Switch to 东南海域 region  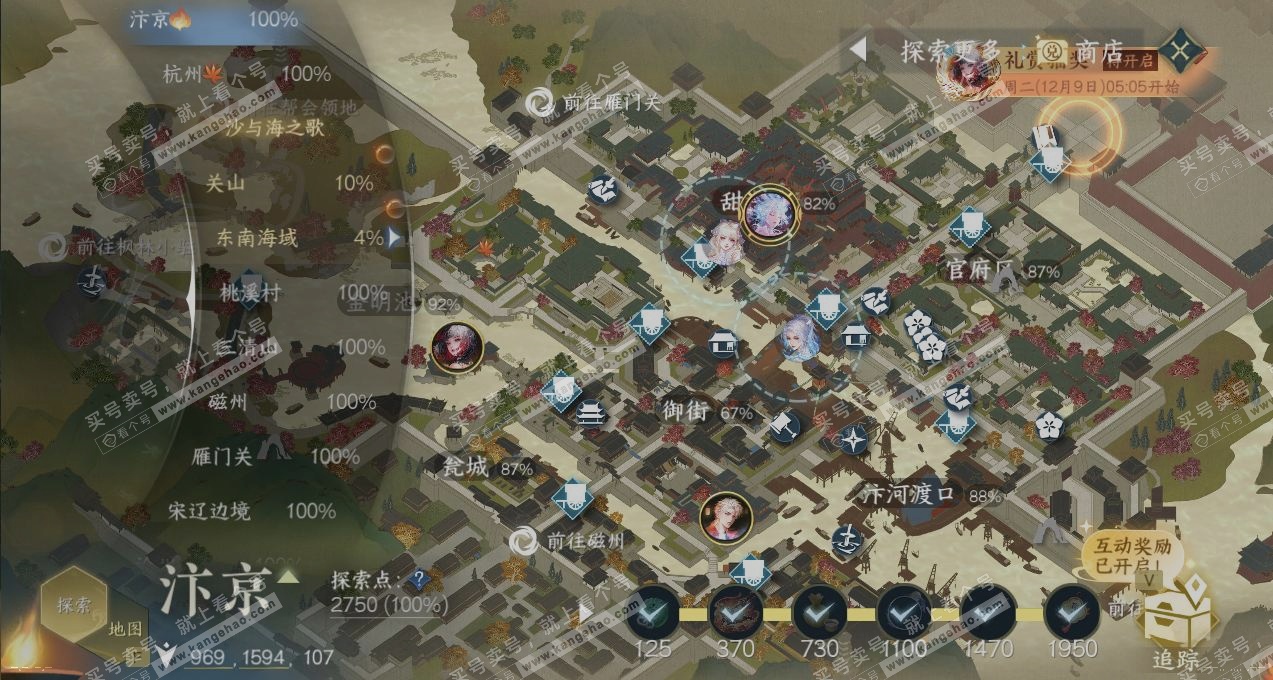click(x=258, y=238)
